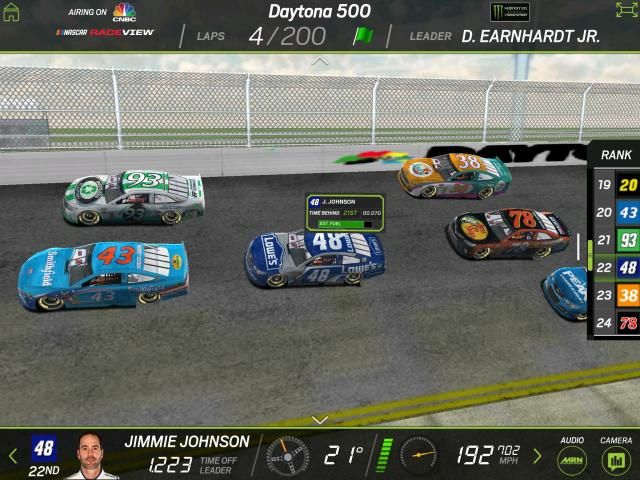
Task: Switch to the previous driver
Action: (12, 456)
